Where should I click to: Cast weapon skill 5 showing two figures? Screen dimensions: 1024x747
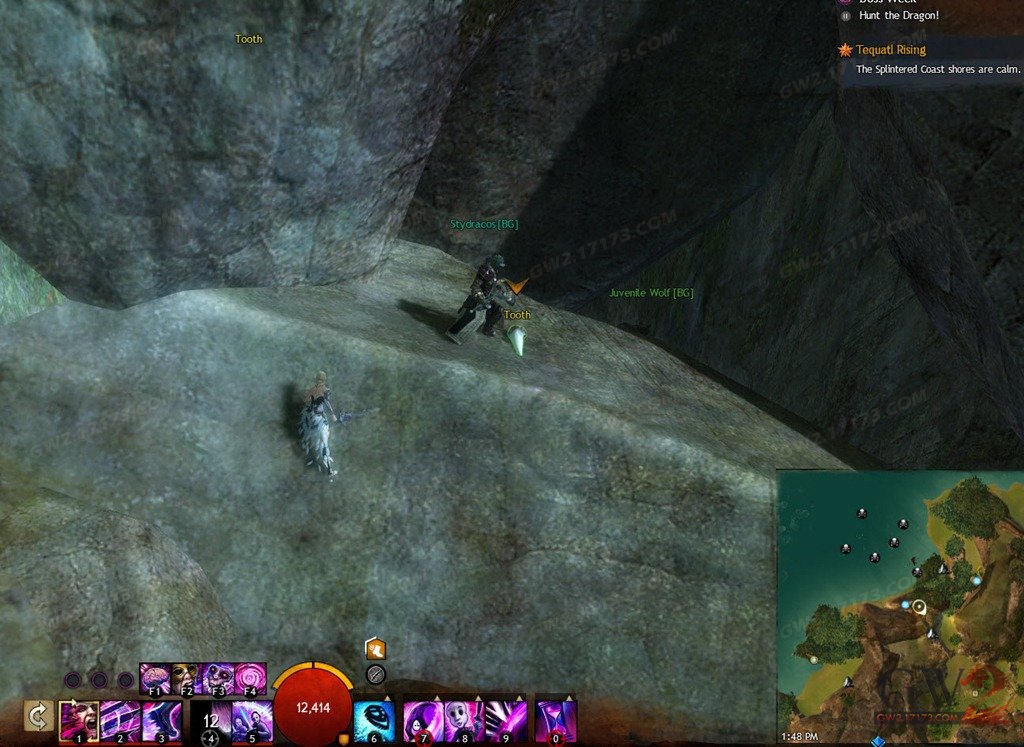tap(252, 720)
